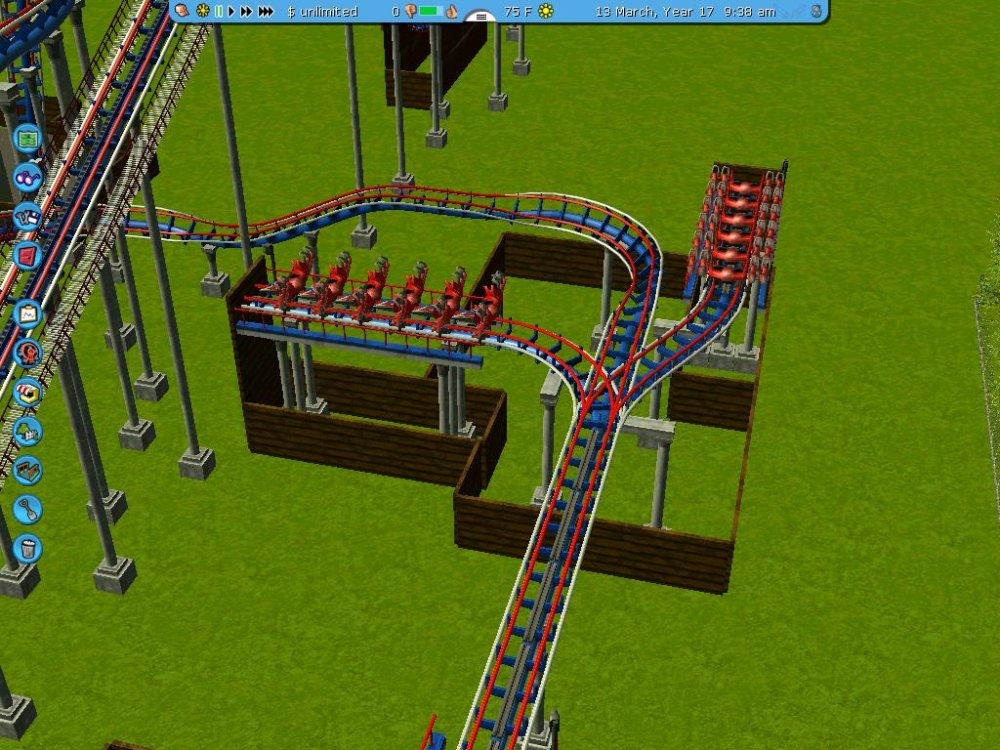Open the scenery and fences menu
The width and height of the screenshot is (1000, 750).
(x=27, y=431)
